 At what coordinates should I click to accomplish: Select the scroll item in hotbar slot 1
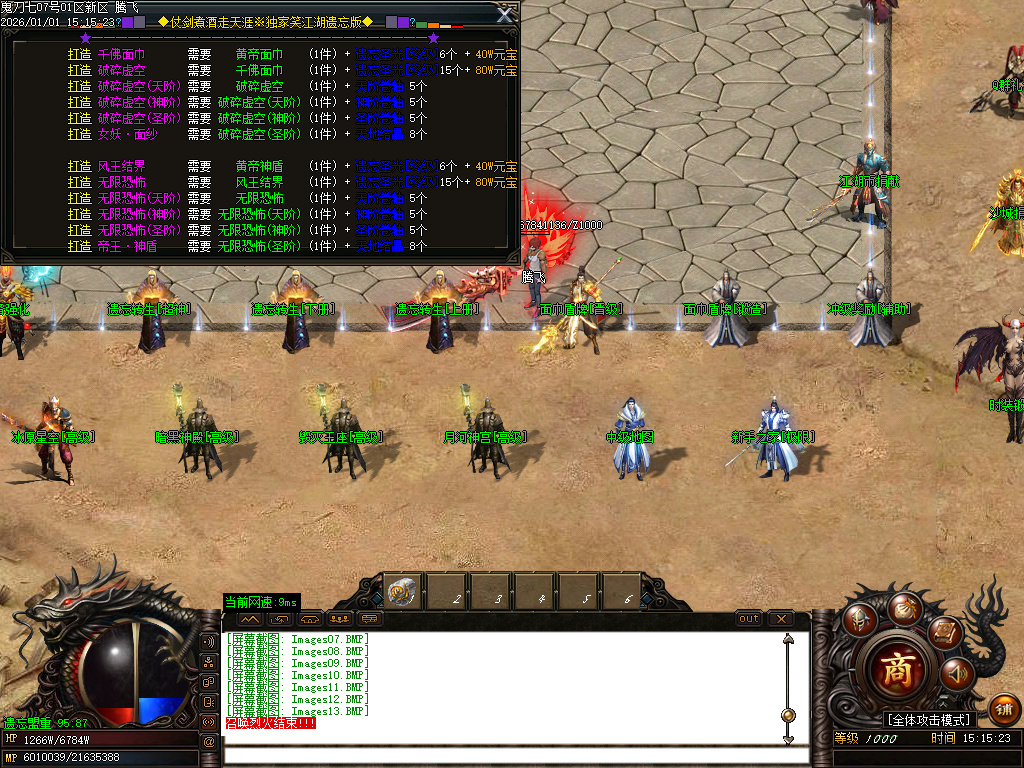[404, 594]
